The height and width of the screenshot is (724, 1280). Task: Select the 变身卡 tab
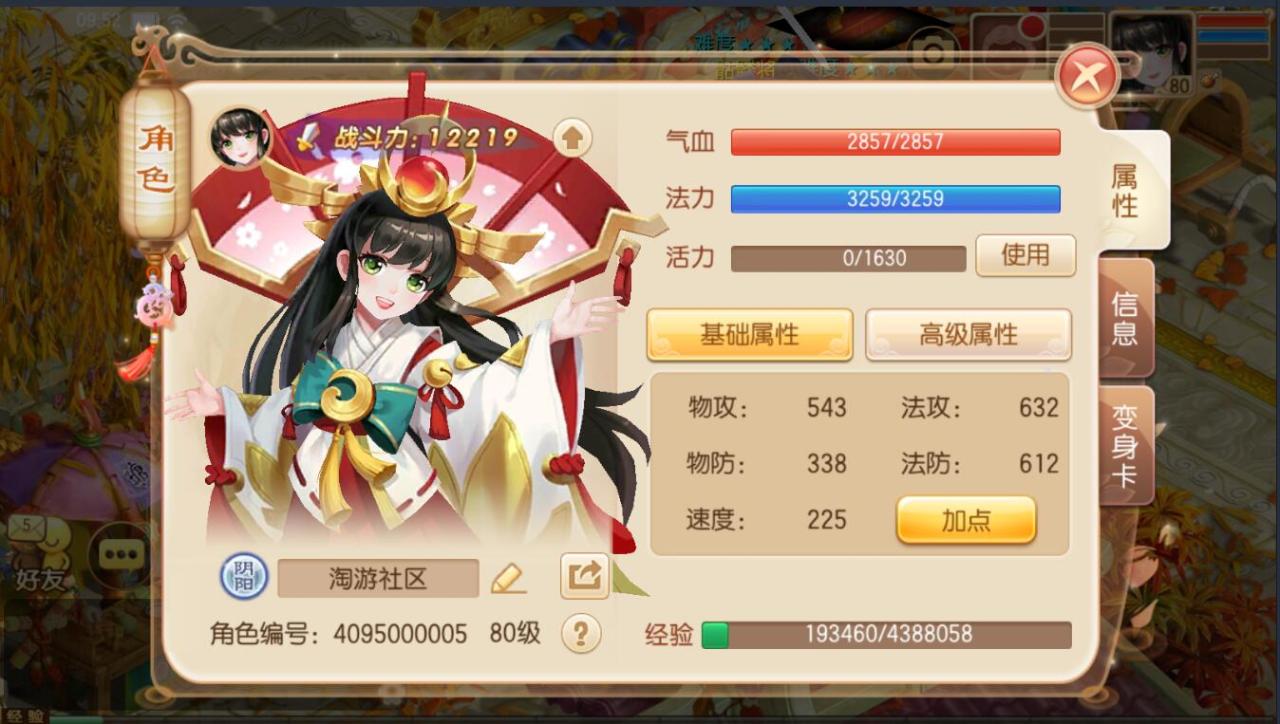[x=1125, y=445]
